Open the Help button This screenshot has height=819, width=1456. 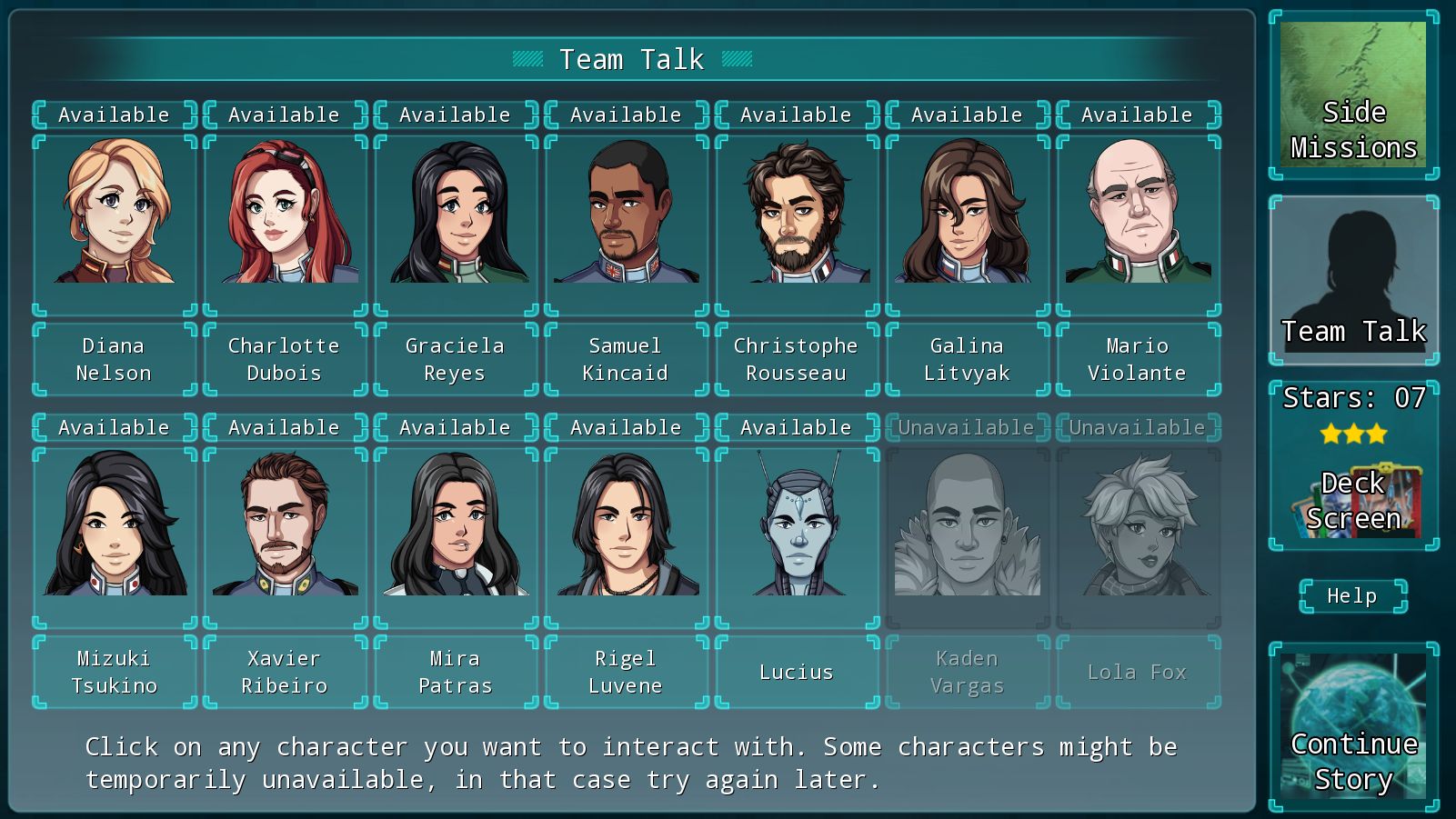(1351, 595)
